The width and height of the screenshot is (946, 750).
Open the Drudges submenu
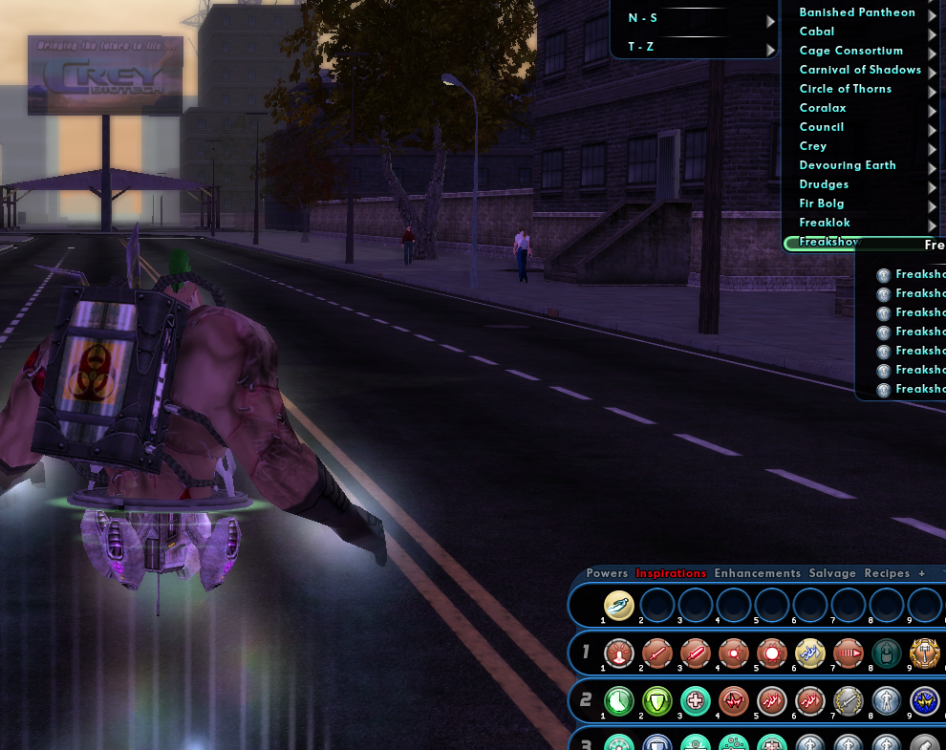pos(824,184)
